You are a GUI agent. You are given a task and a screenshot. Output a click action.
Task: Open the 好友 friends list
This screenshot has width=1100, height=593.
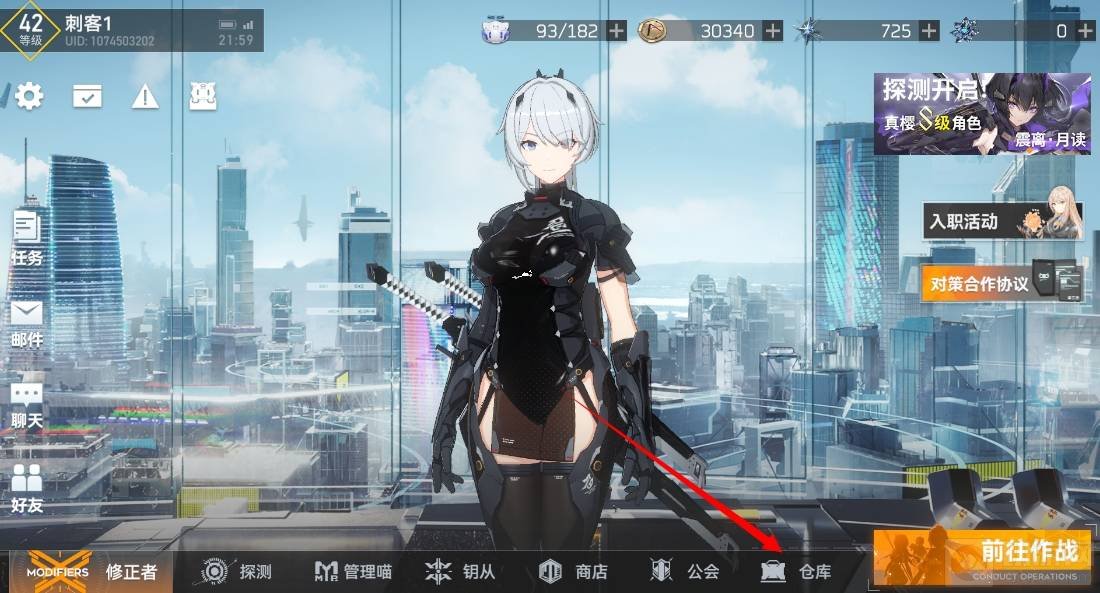coord(27,487)
